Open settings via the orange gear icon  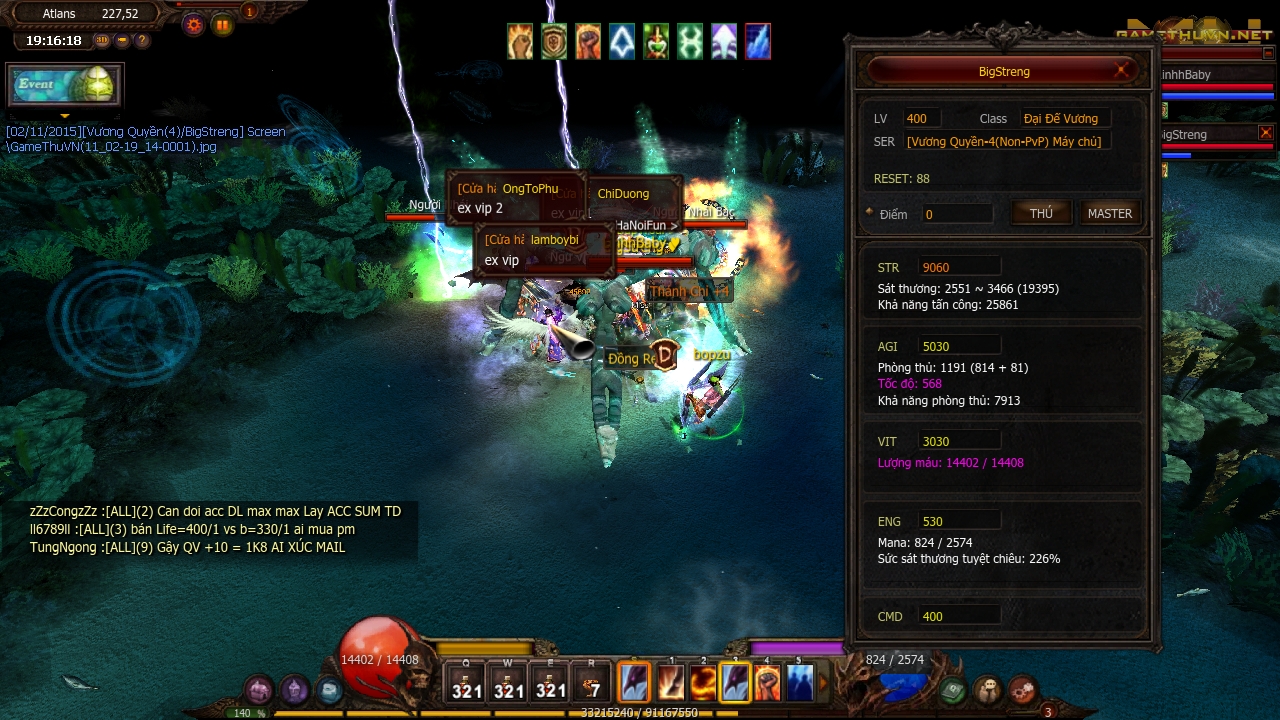194,25
